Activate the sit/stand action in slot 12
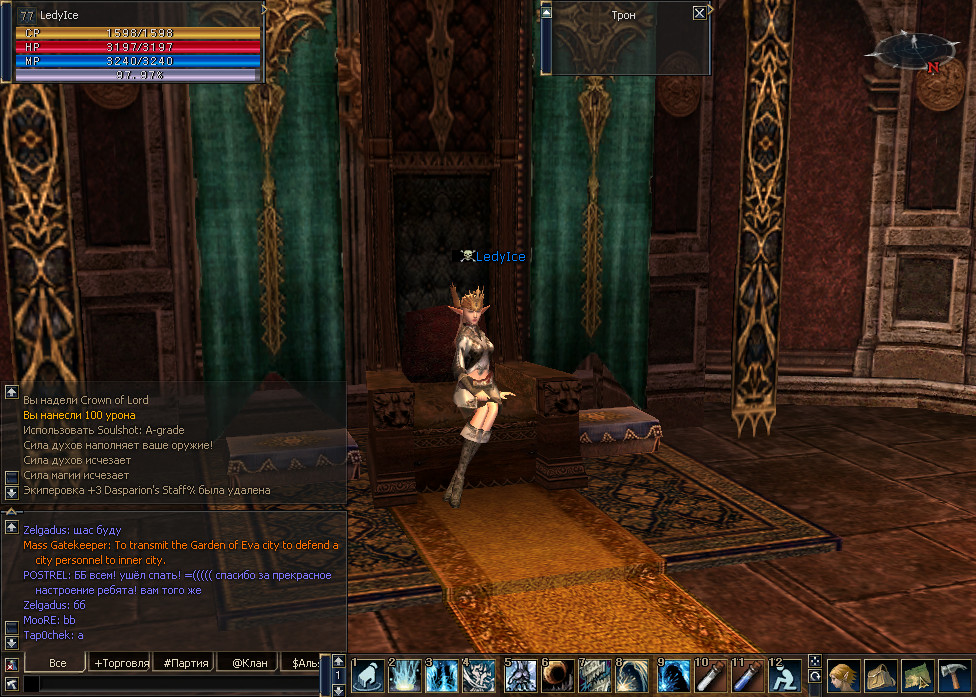Viewport: 976px width, 697px height. tap(785, 676)
